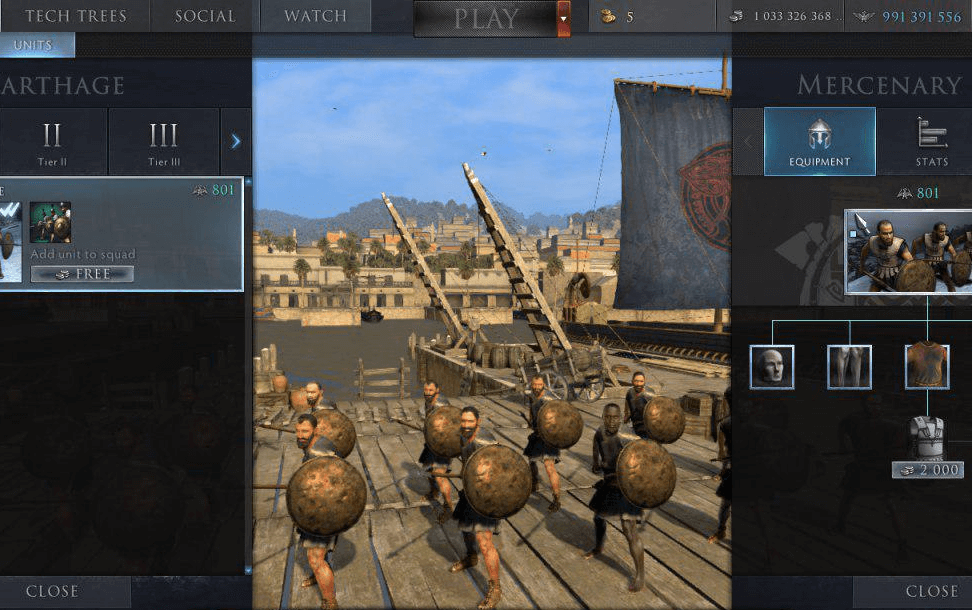Image resolution: width=973 pixels, height=610 pixels.
Task: Close the Carthage units panel
Action: click(x=52, y=591)
